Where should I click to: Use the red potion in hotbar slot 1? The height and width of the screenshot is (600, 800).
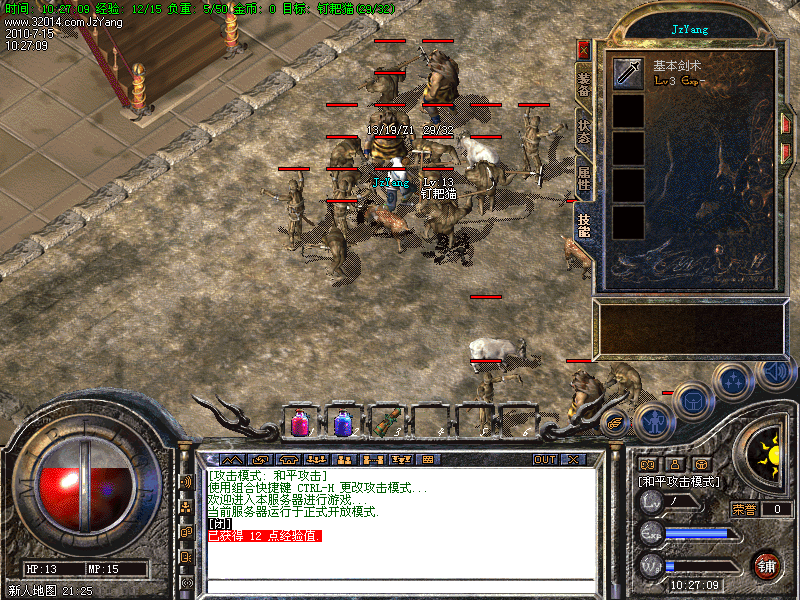click(300, 423)
